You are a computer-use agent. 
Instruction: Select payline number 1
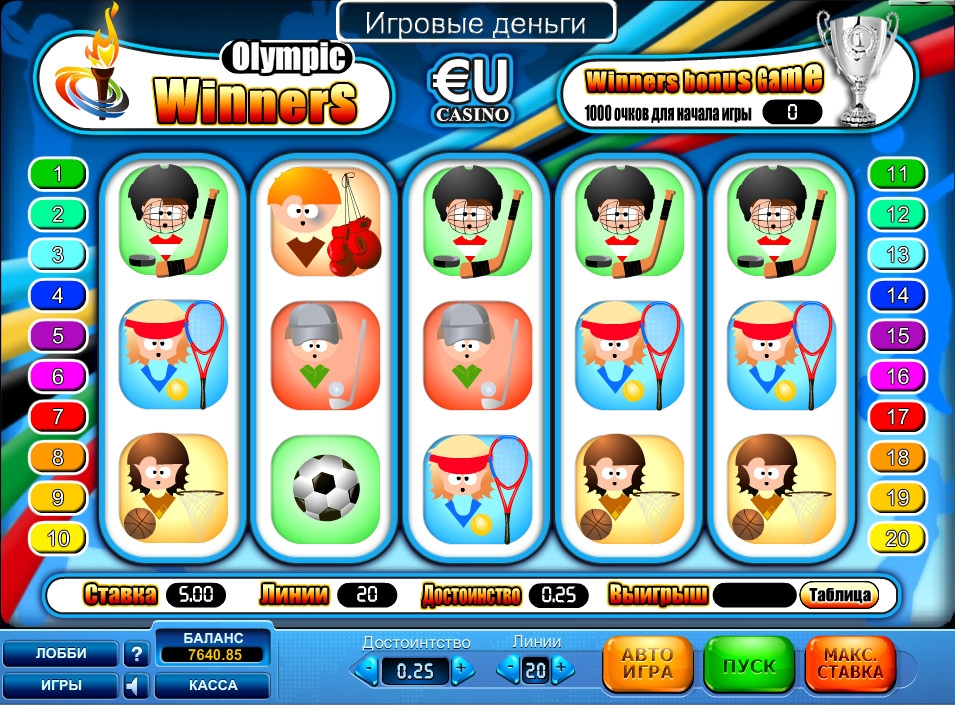pos(58,174)
